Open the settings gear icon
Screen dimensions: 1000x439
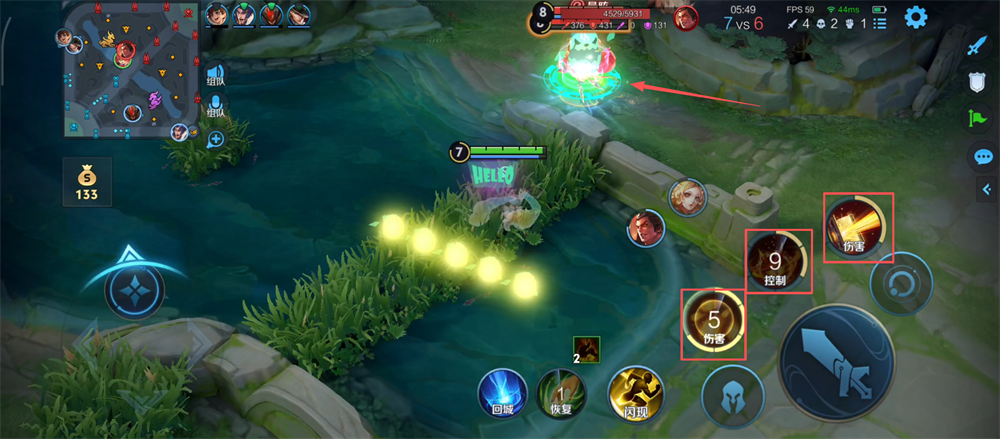coord(914,17)
